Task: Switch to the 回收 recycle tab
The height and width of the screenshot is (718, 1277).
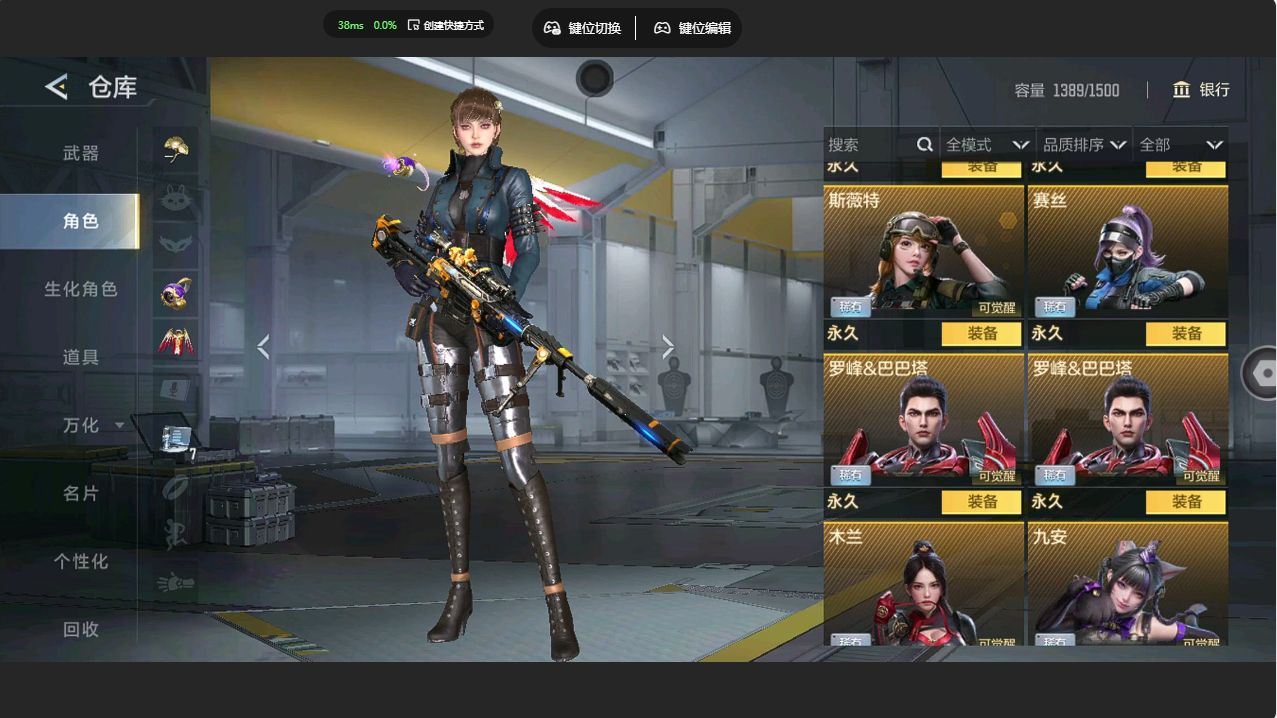Action: pyautogui.click(x=81, y=629)
